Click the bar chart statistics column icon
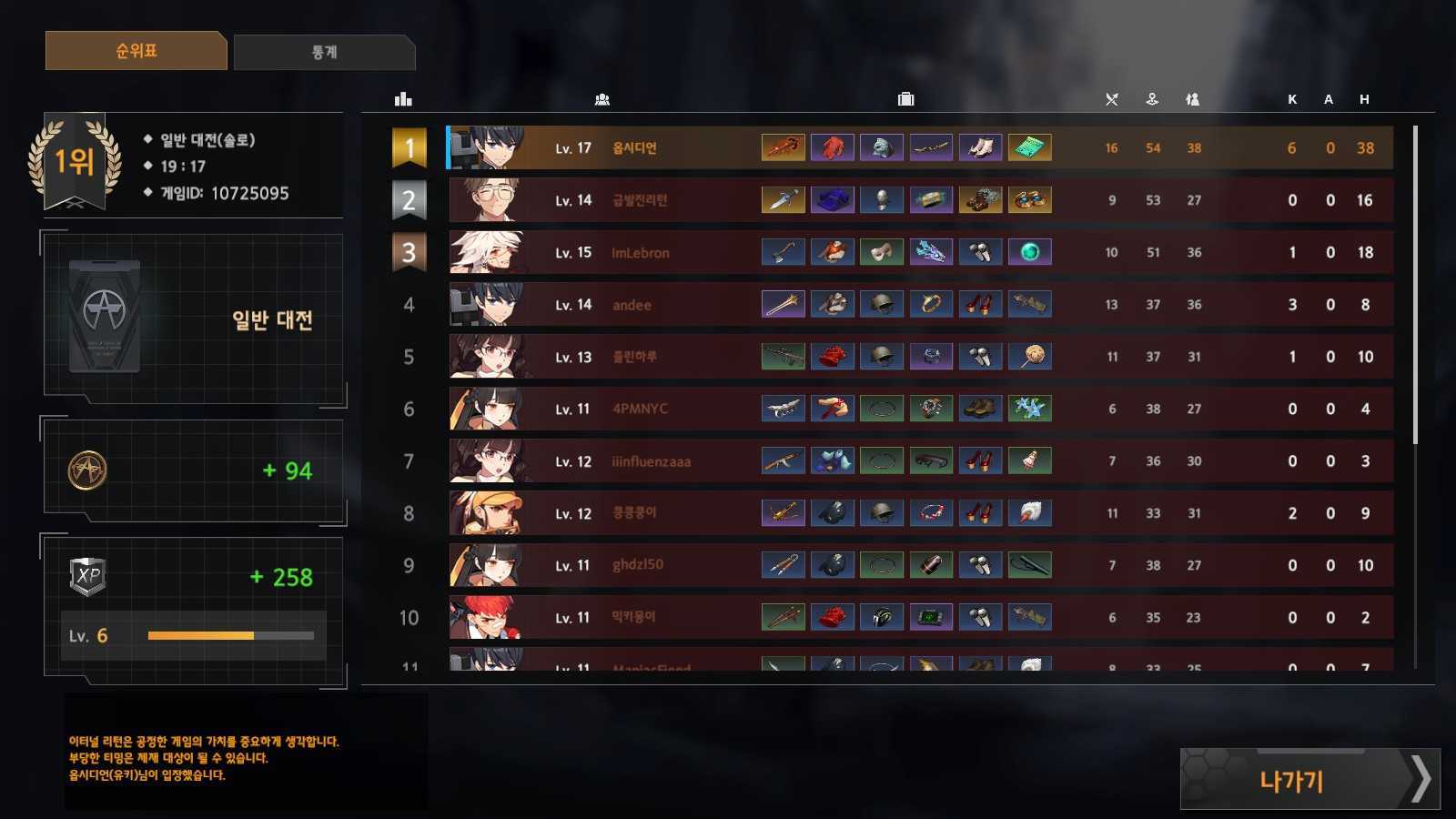 (x=404, y=97)
